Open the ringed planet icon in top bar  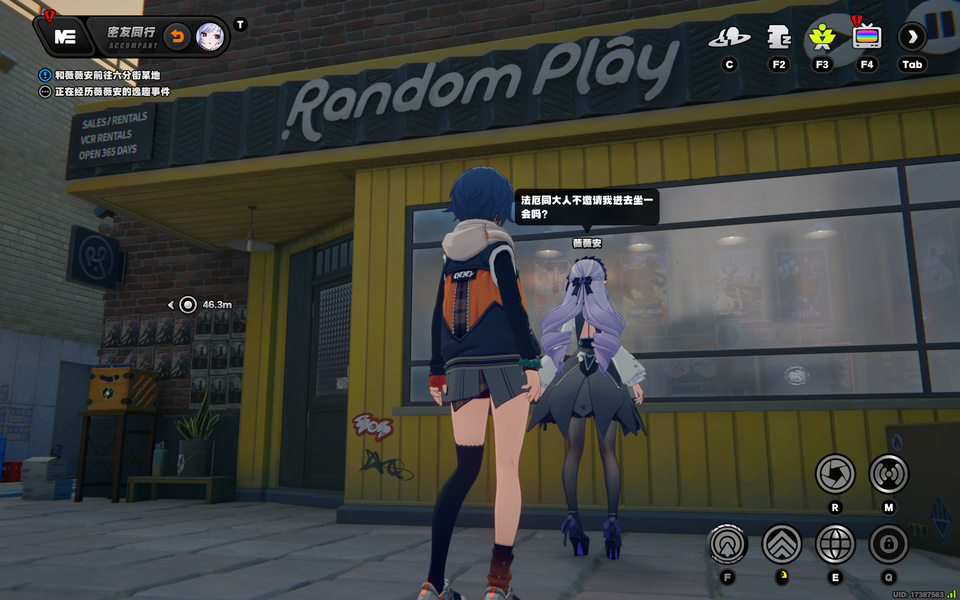(x=729, y=38)
